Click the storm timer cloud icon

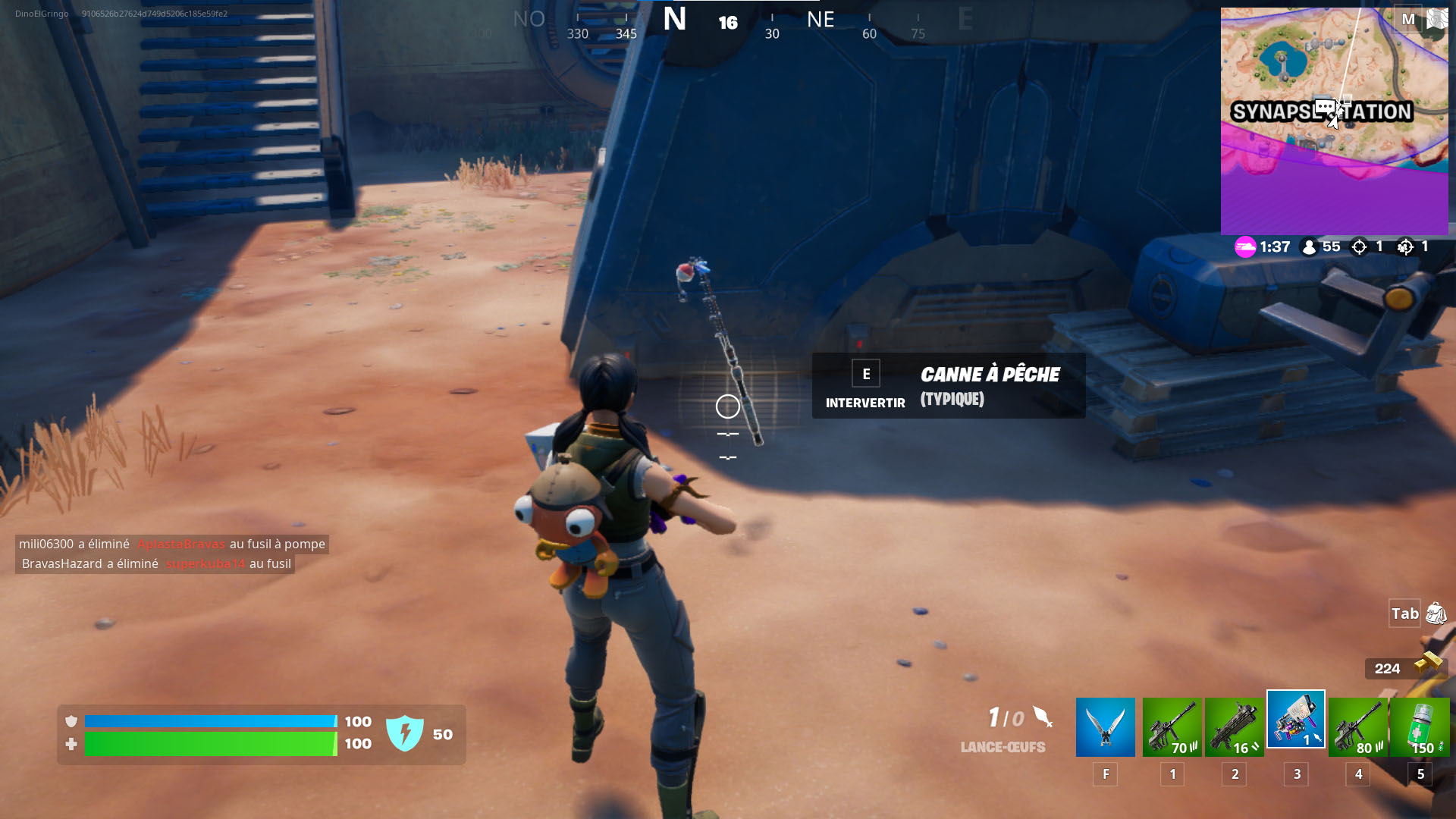pos(1244,246)
